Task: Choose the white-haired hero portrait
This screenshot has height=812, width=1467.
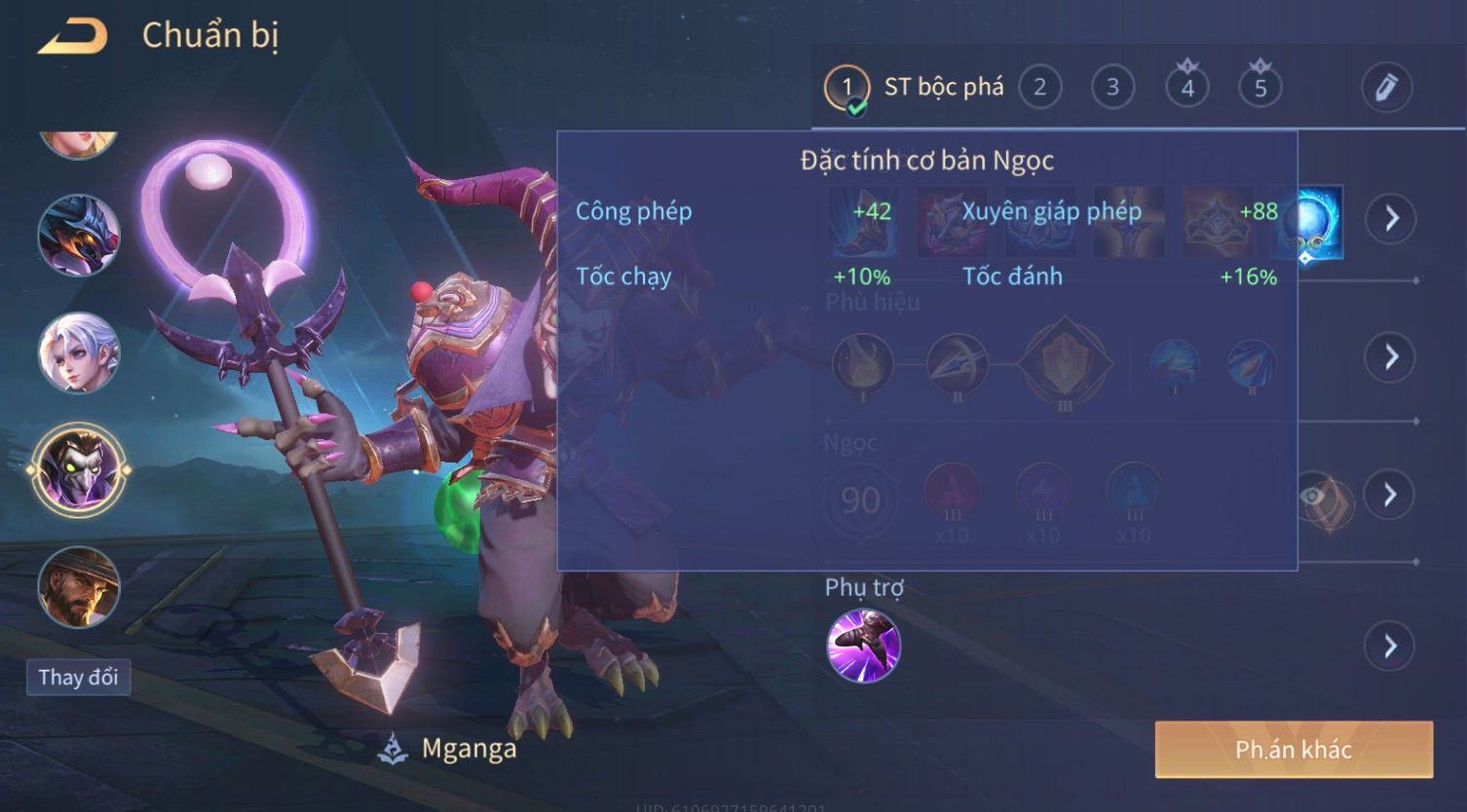Action: [79, 352]
